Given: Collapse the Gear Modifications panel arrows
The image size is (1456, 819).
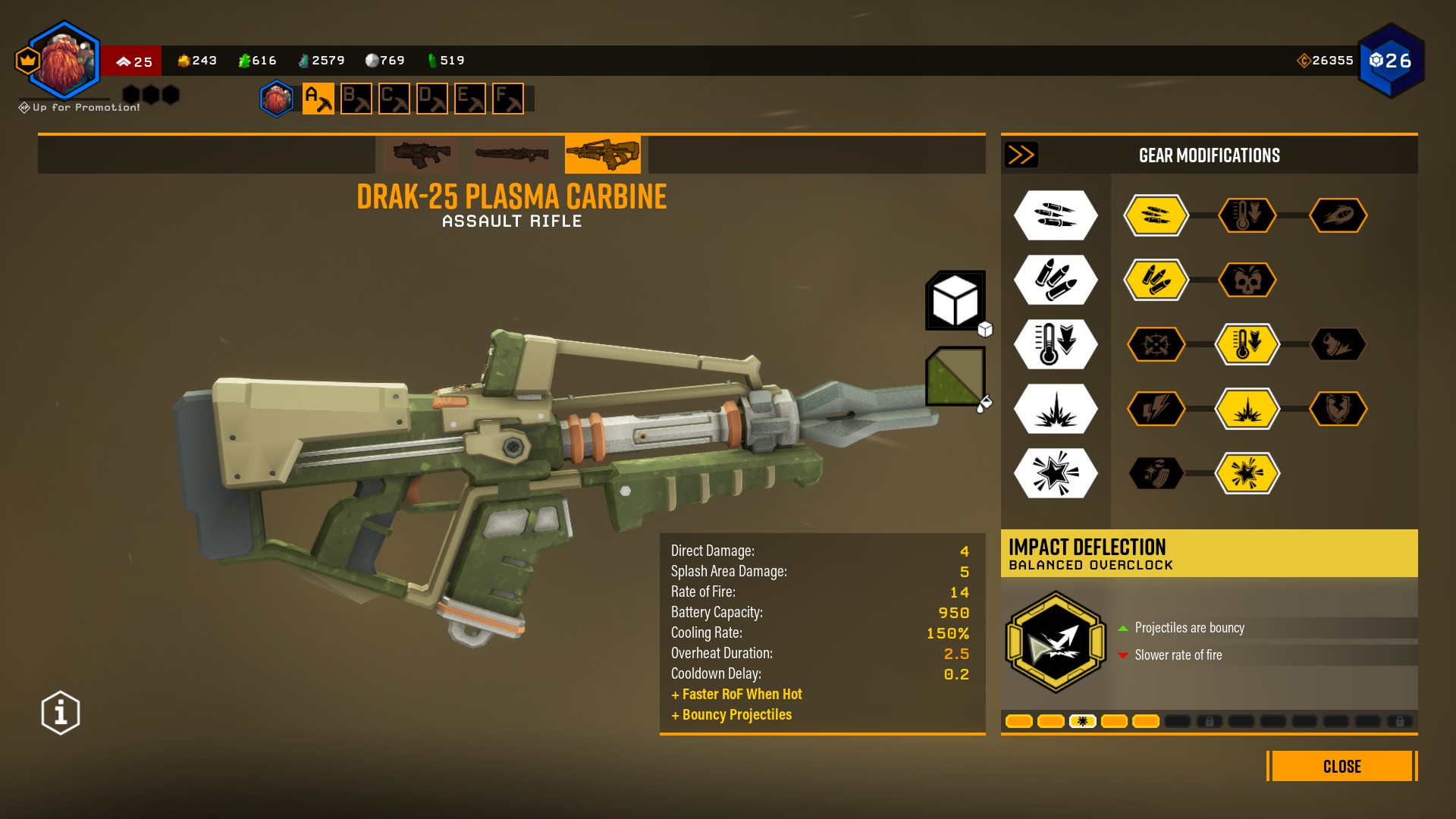Looking at the screenshot, I should pos(1021,155).
